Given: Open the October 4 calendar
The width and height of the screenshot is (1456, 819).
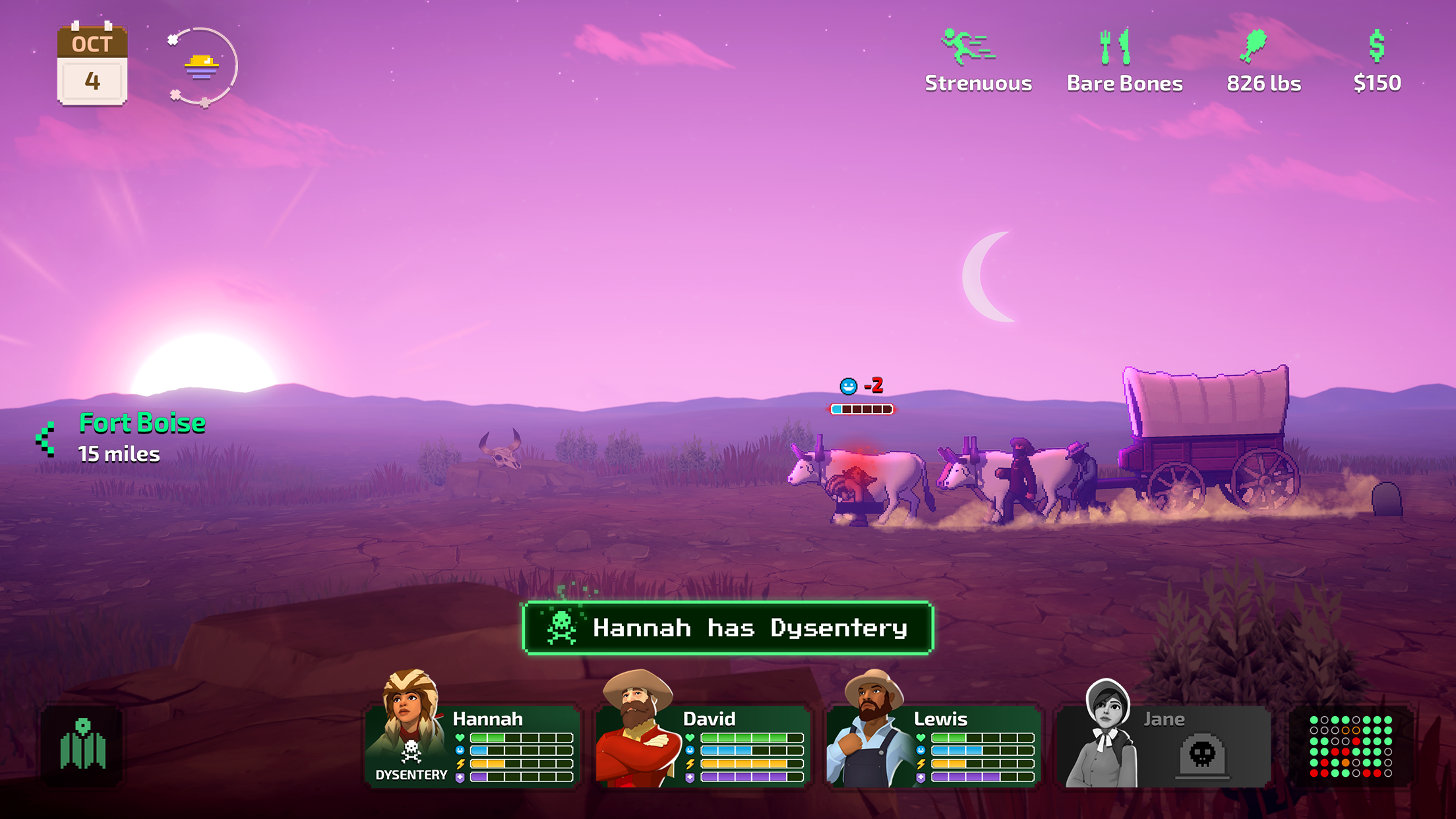Looking at the screenshot, I should pos(92,65).
